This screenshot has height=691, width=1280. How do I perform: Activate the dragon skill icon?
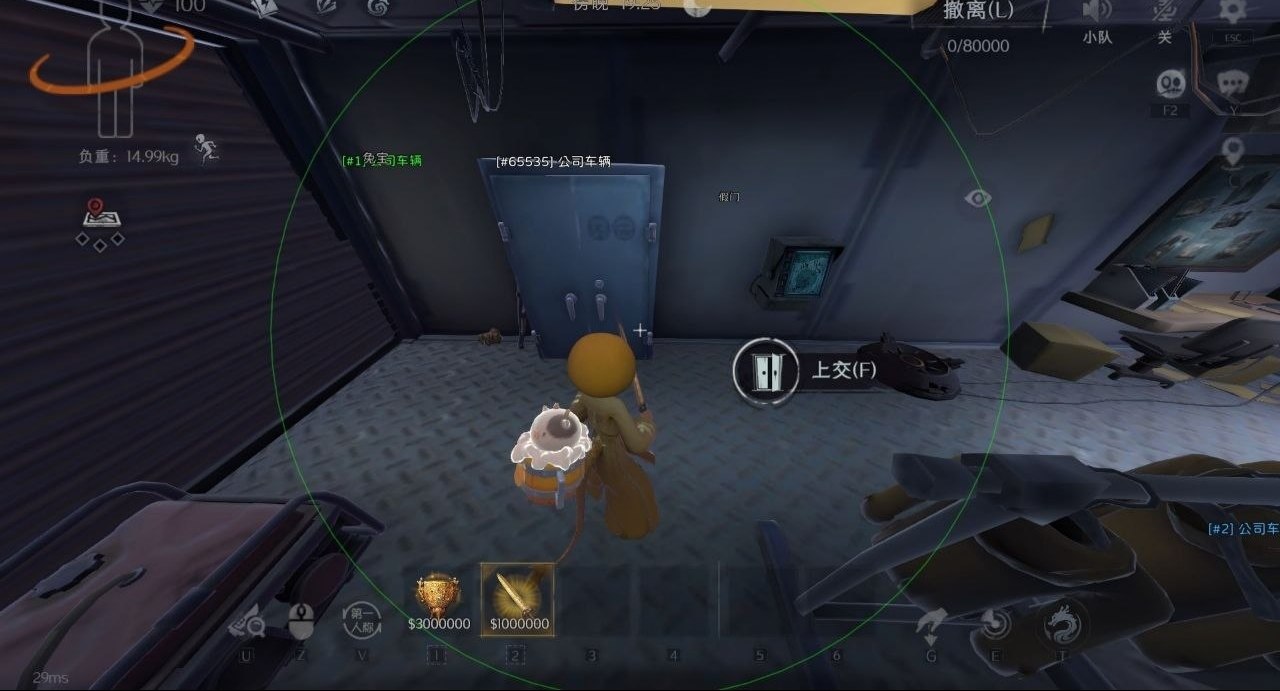click(1061, 625)
